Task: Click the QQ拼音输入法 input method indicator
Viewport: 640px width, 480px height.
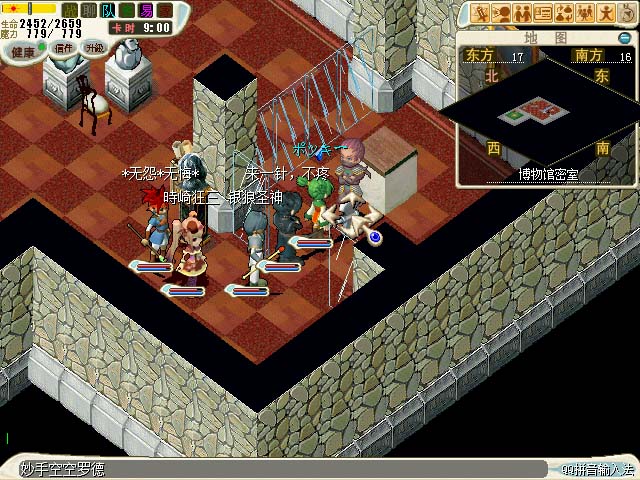Action: [597, 469]
